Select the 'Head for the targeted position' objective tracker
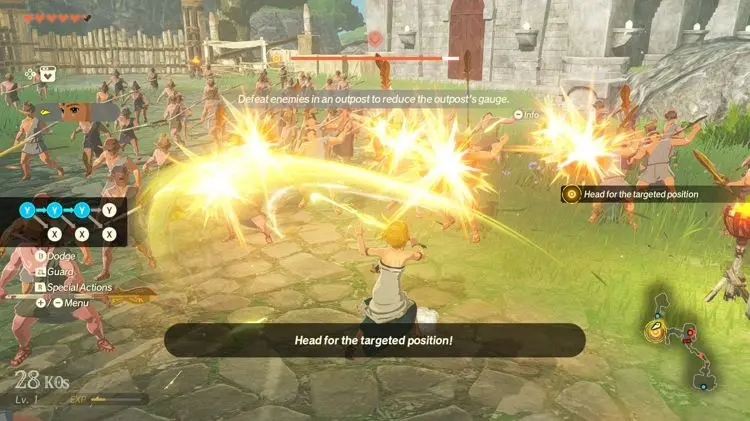The height and width of the screenshot is (421, 750). coord(653,193)
